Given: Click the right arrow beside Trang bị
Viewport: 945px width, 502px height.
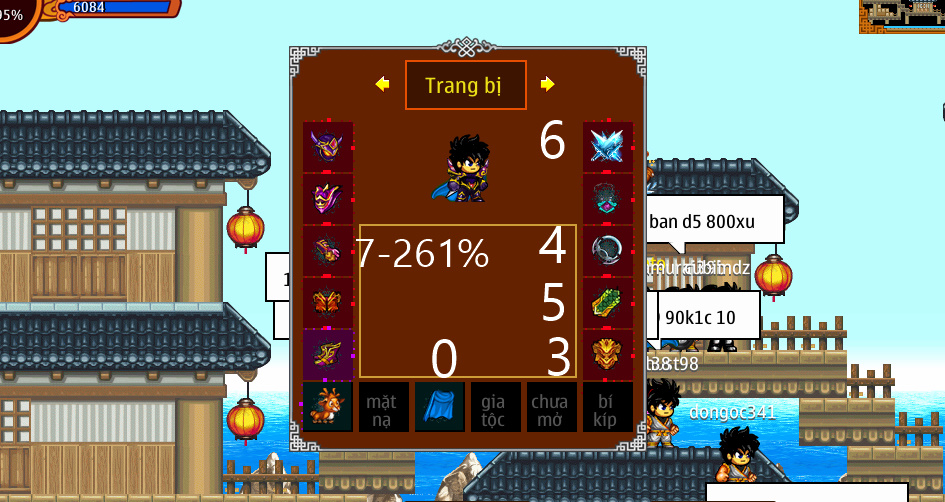Looking at the screenshot, I should pyautogui.click(x=547, y=84).
